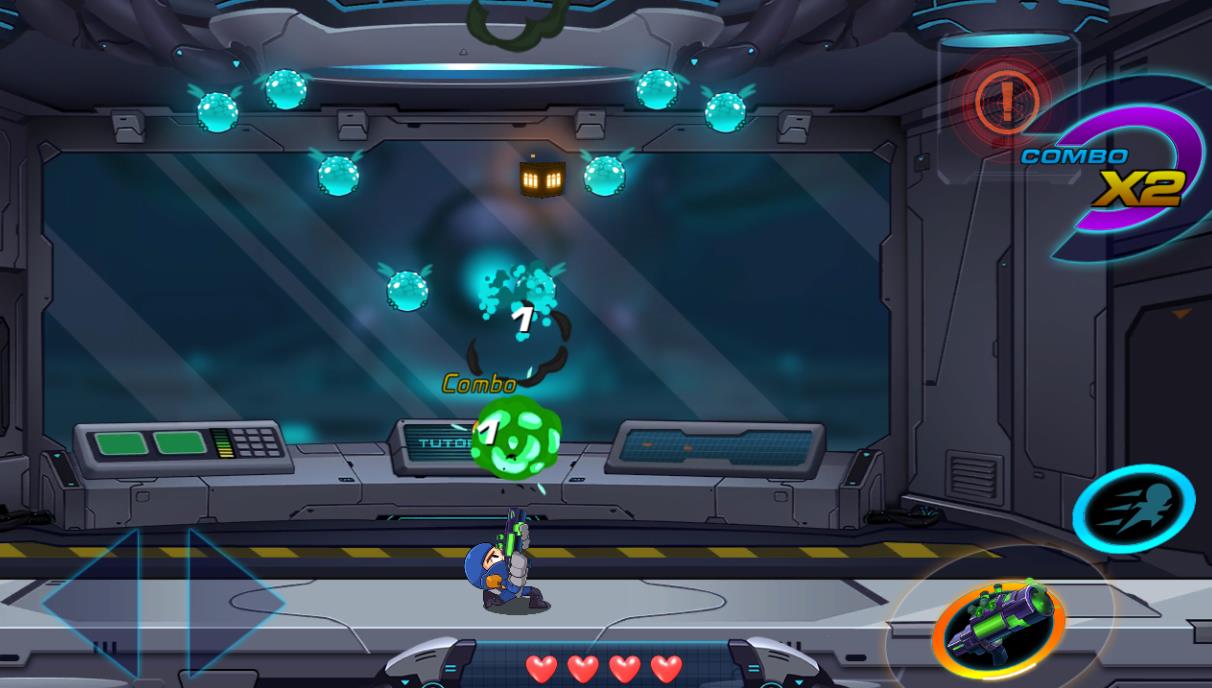
Task: Tap the right movement arrow
Action: pyautogui.click(x=230, y=603)
